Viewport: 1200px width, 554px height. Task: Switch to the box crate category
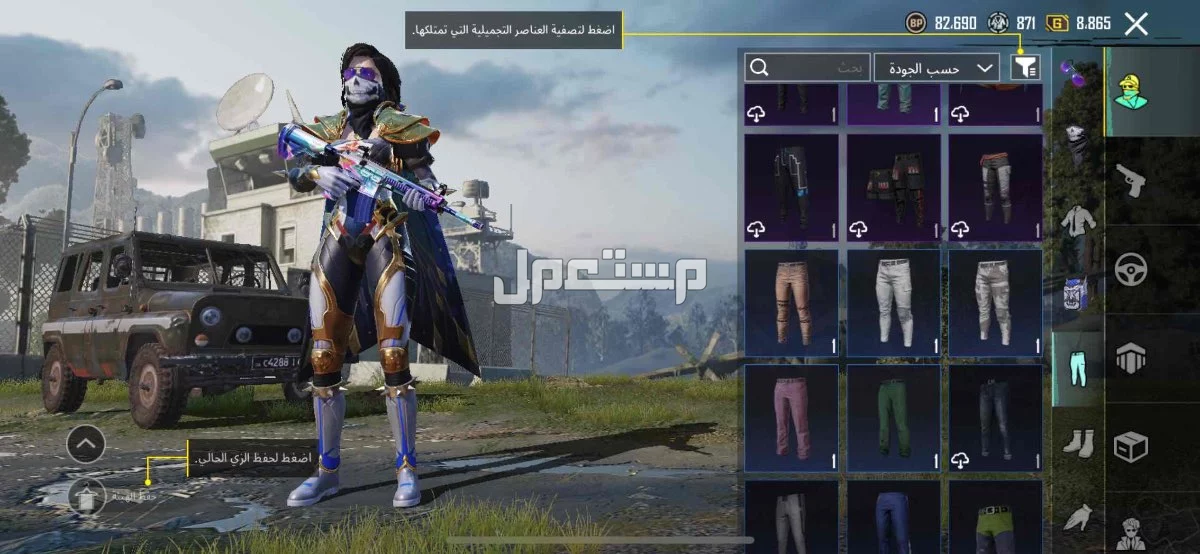(x=1131, y=446)
